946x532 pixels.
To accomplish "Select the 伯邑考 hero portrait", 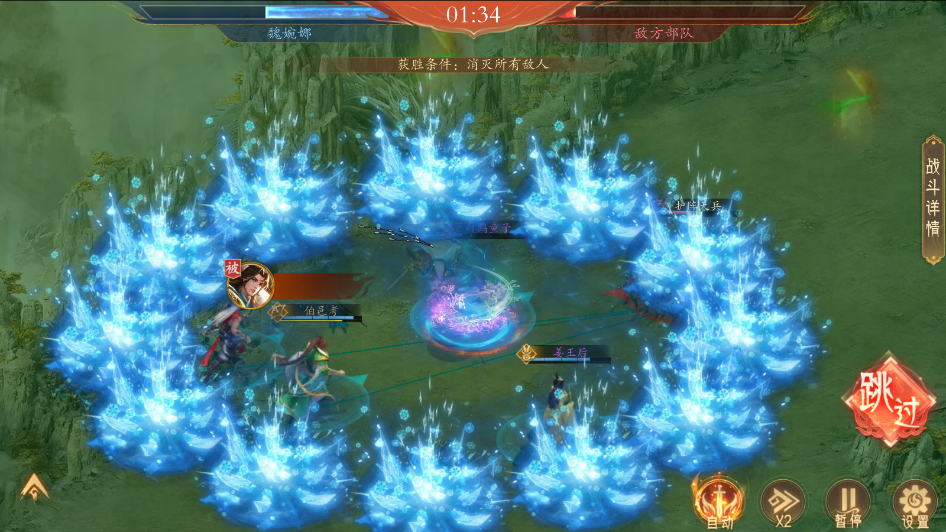I will point(250,284).
